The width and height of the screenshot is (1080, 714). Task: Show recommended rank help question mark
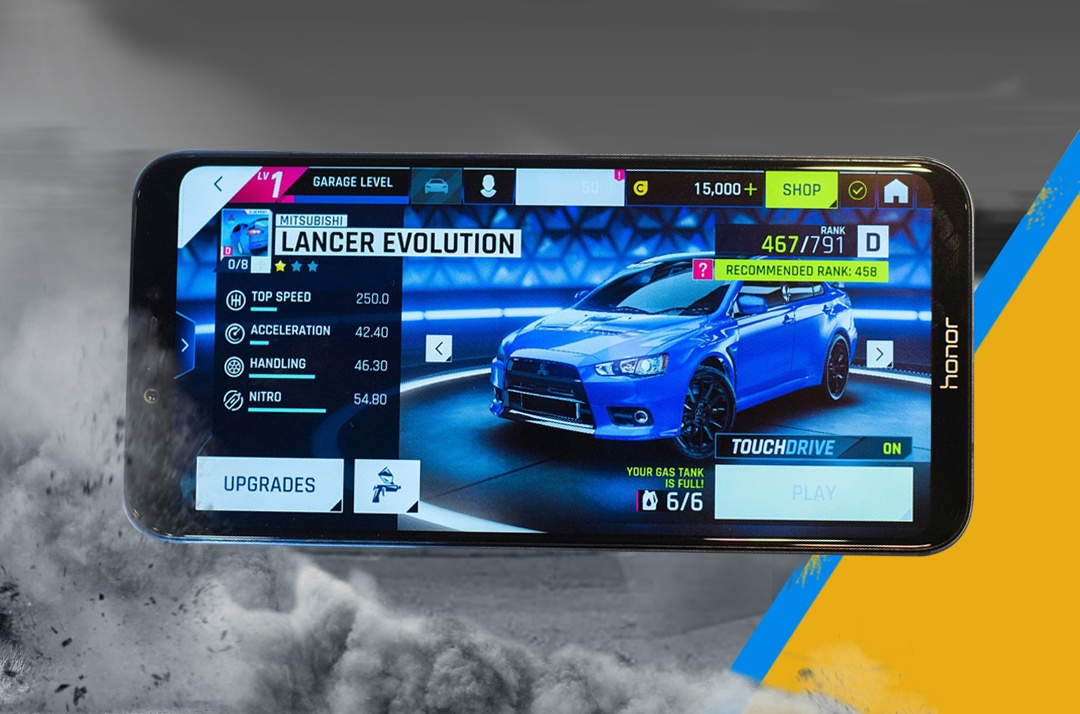coord(704,269)
